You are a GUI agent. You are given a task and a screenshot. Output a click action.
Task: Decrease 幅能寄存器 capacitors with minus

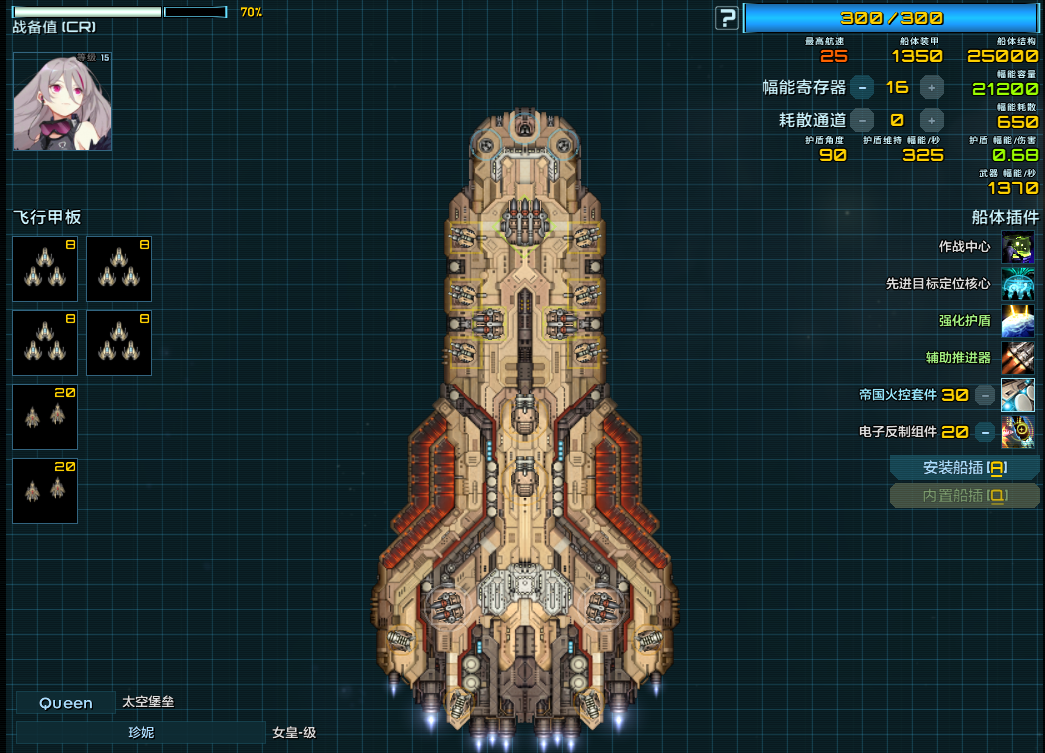(x=862, y=87)
